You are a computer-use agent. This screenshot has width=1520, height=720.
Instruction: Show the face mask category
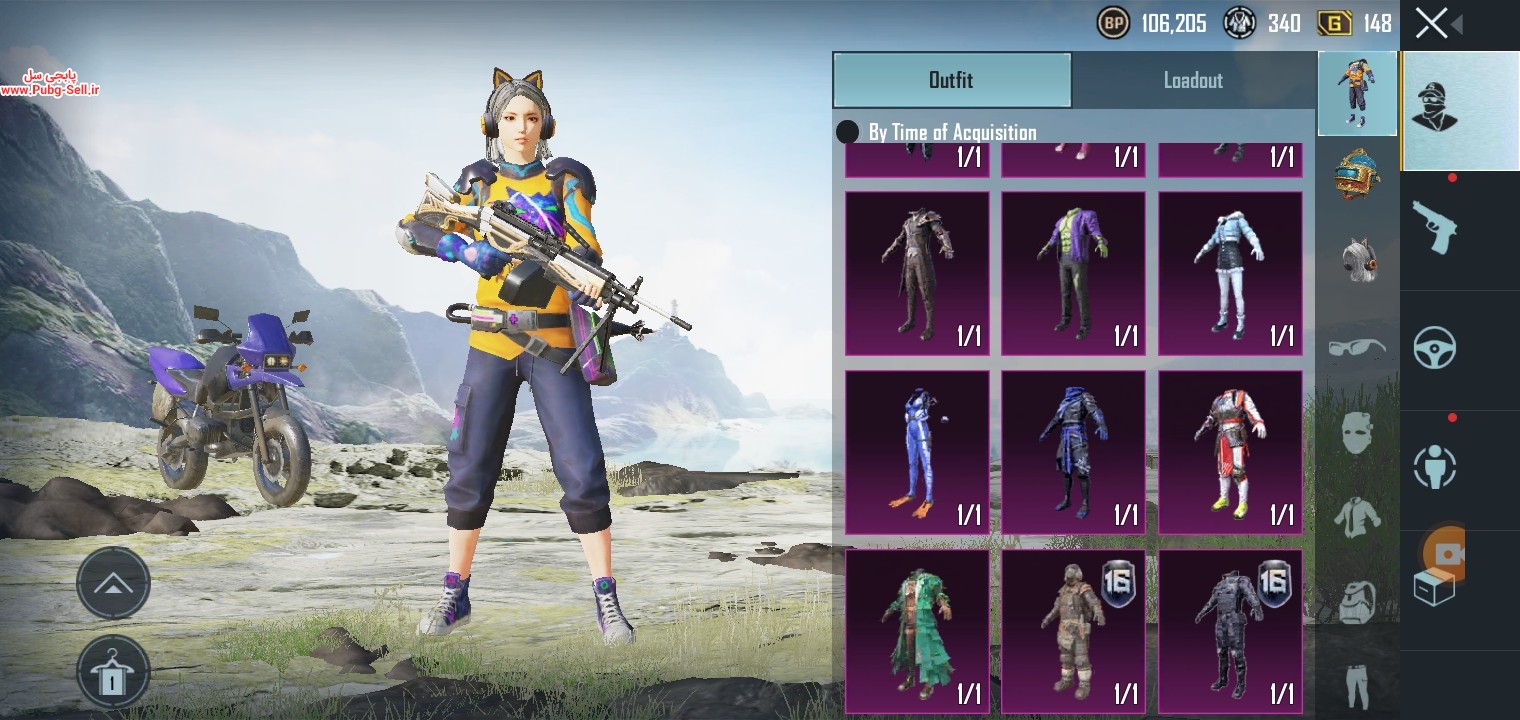tap(1357, 432)
